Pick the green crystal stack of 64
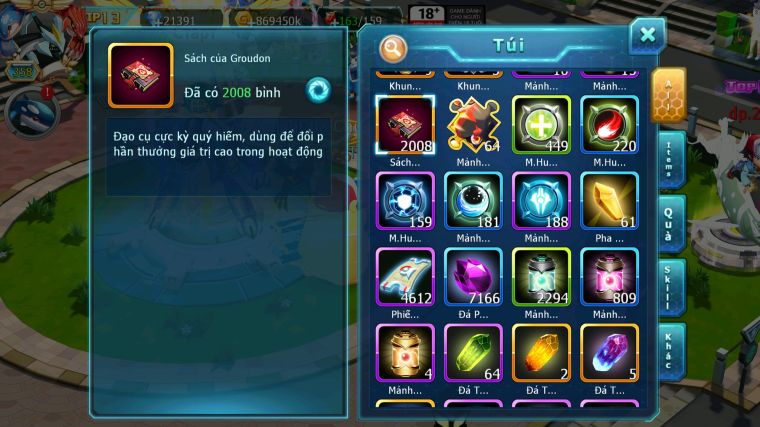This screenshot has width=760, height=427. [473, 352]
